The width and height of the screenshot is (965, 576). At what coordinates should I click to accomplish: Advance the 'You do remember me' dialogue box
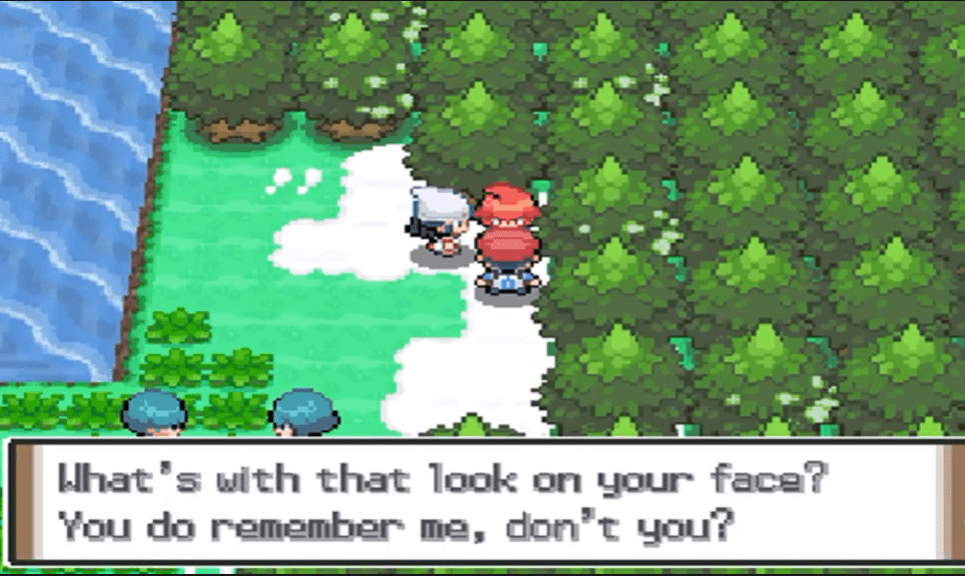point(480,502)
